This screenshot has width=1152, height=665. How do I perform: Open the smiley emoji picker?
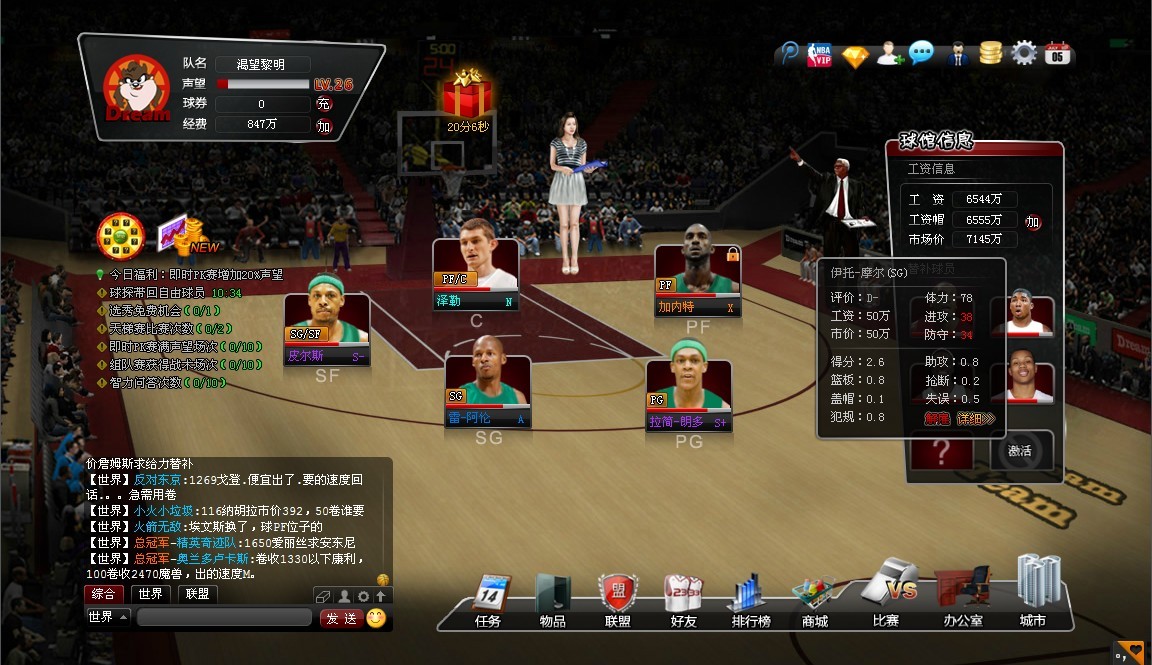pos(376,618)
